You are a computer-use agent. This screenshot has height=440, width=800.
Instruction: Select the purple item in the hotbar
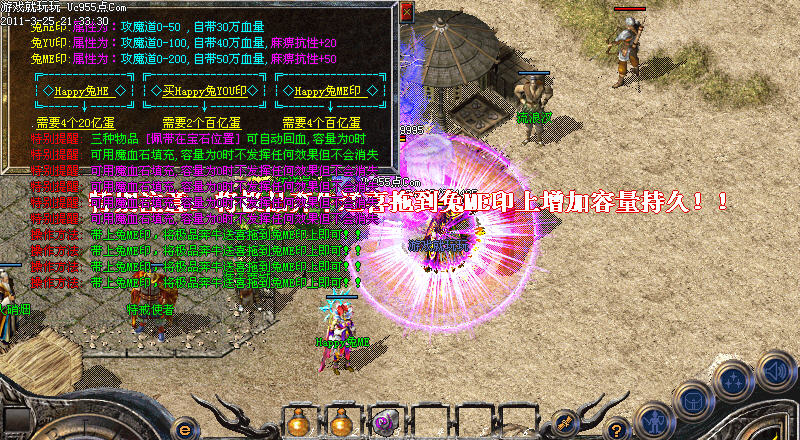(x=381, y=420)
